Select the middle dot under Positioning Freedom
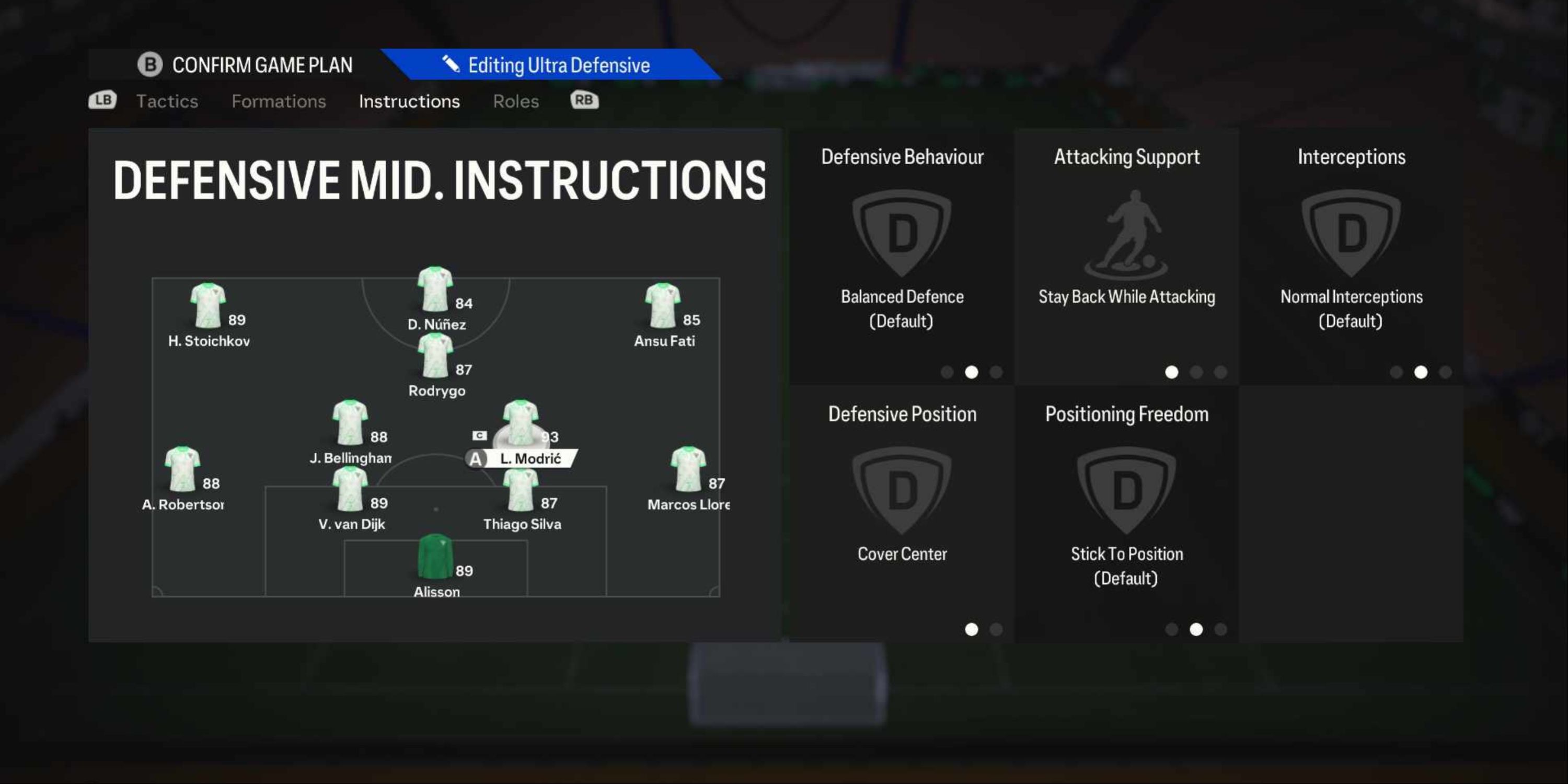This screenshot has width=1568, height=784. (1195, 630)
